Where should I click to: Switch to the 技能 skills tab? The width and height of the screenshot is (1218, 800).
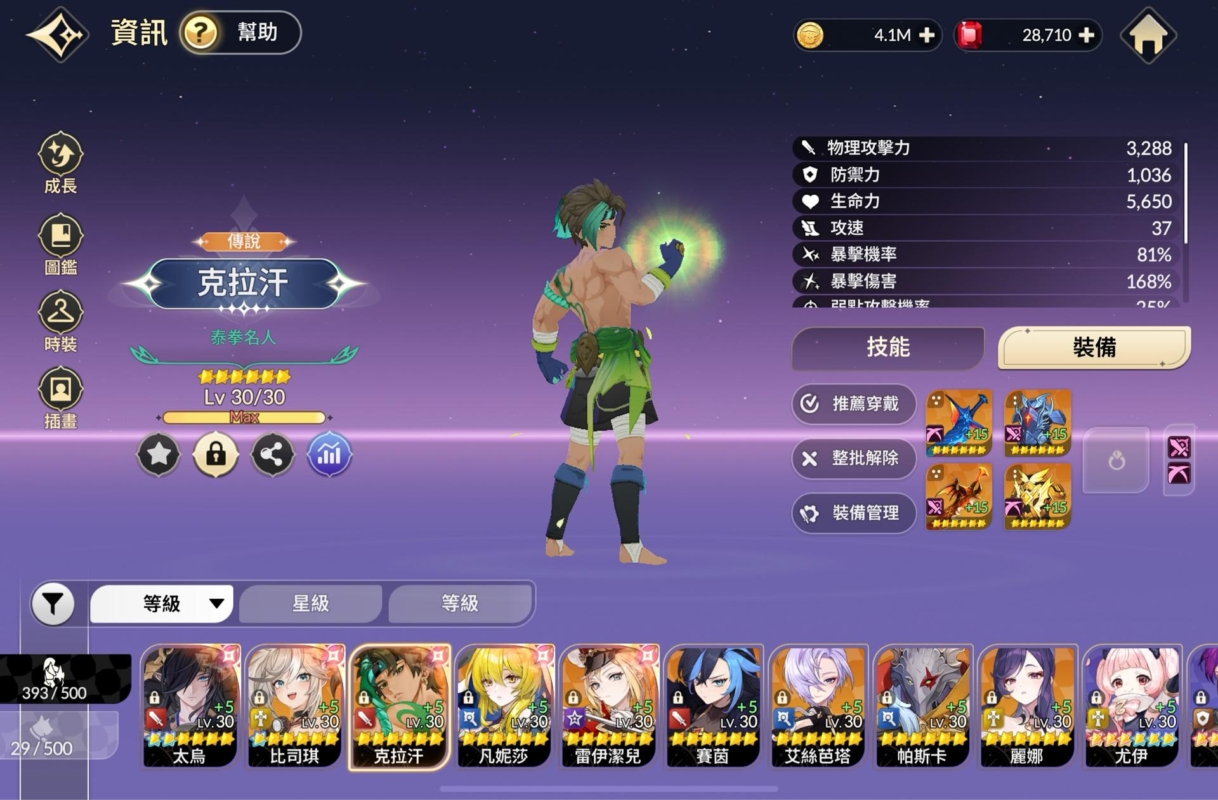[x=887, y=347]
